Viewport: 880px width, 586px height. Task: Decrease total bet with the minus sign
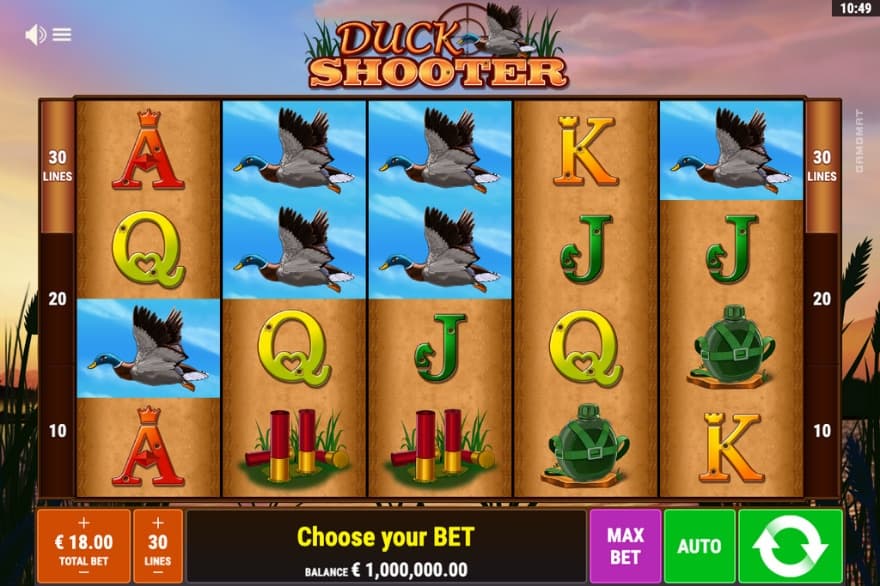pyautogui.click(x=83, y=573)
